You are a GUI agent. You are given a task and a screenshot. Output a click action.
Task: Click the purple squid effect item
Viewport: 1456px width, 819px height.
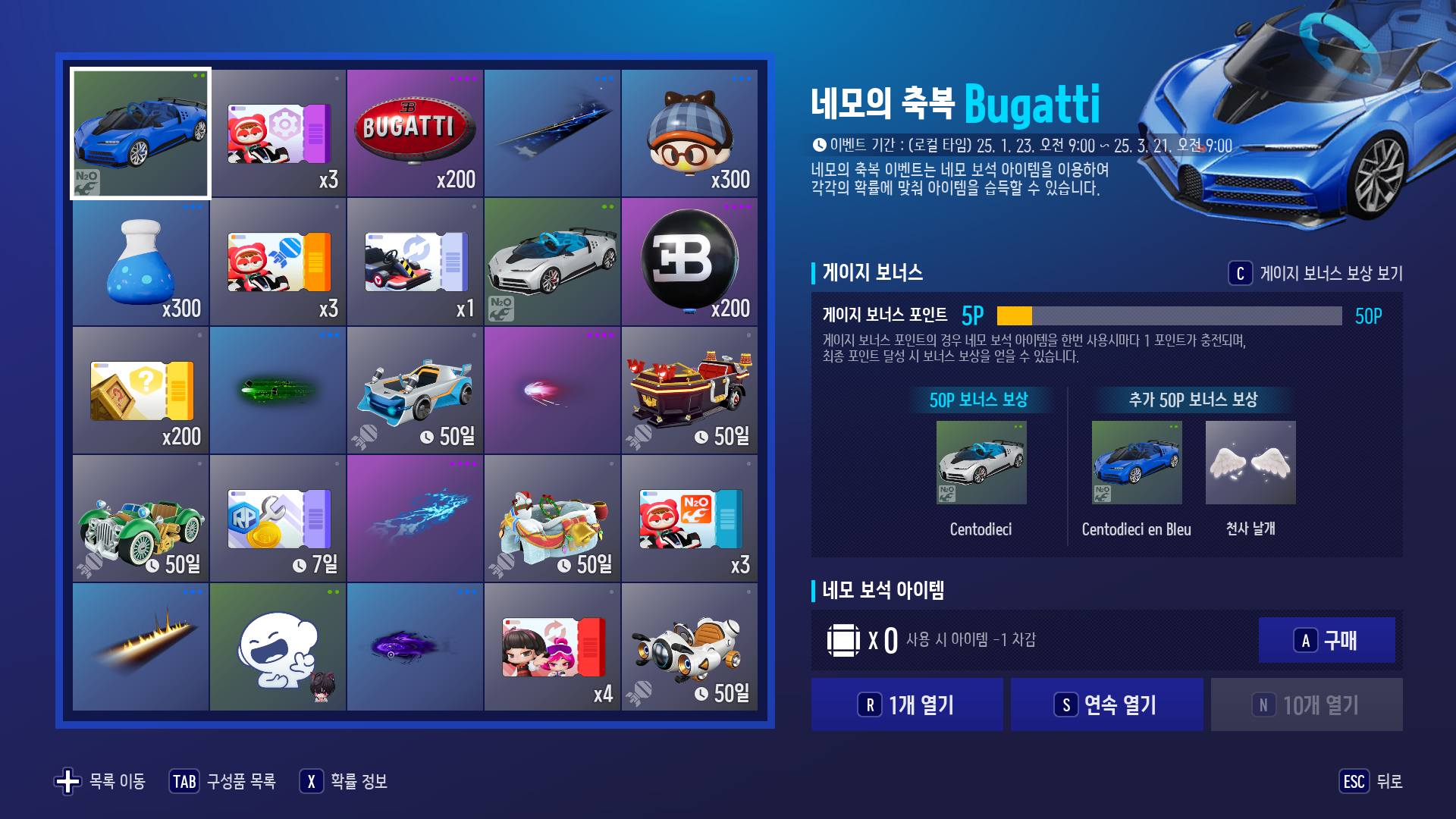pos(415,646)
